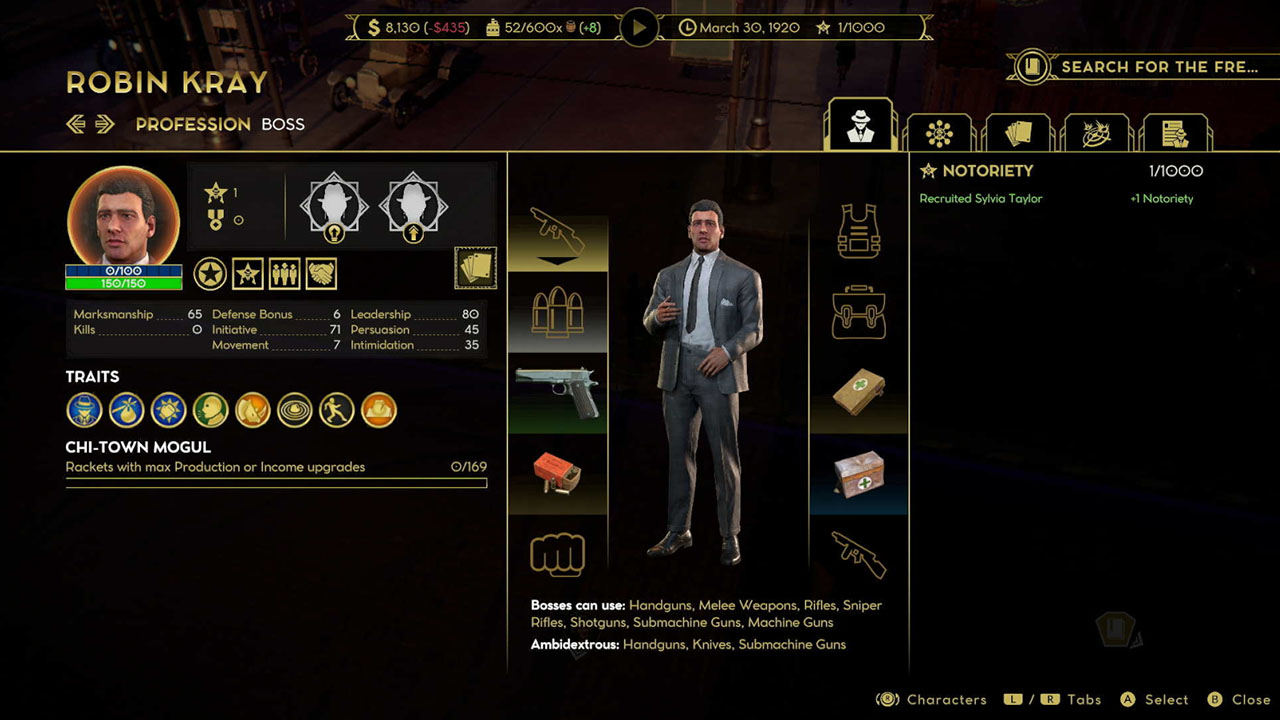Viewport: 1280px width, 720px height.
Task: Click the green 150/150 health bar
Action: point(122,281)
